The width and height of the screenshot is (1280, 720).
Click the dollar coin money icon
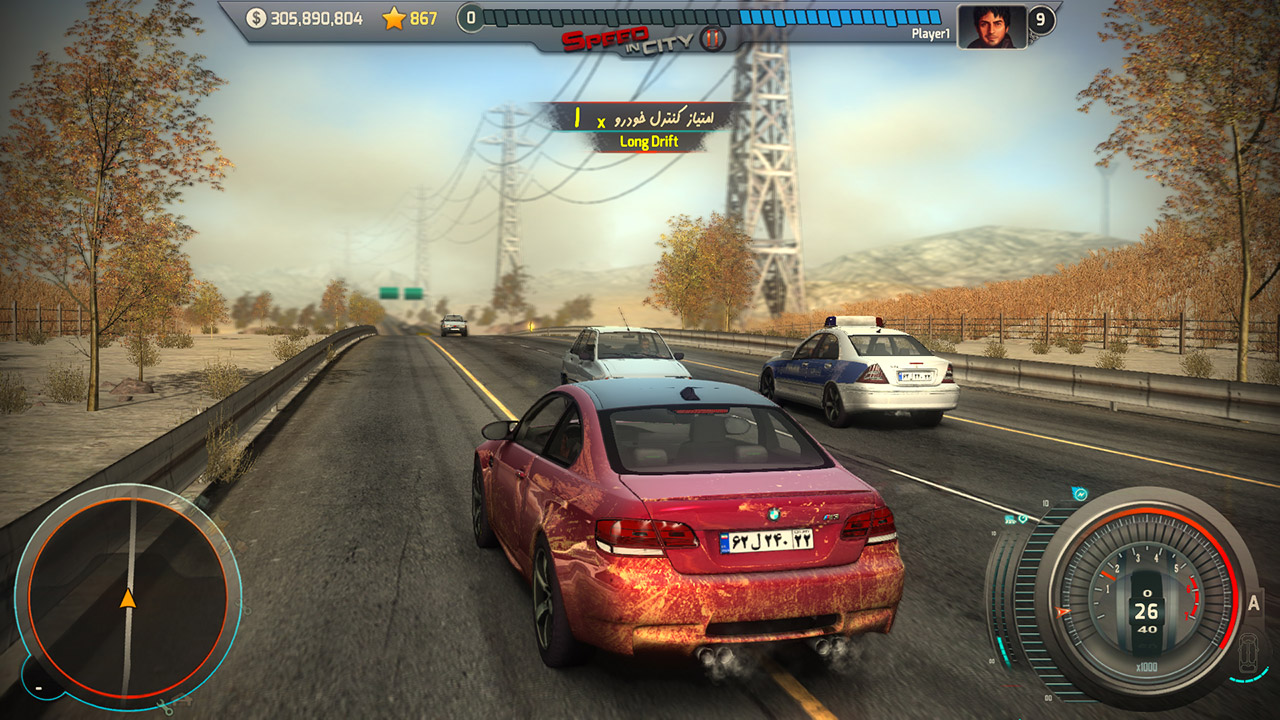click(257, 18)
